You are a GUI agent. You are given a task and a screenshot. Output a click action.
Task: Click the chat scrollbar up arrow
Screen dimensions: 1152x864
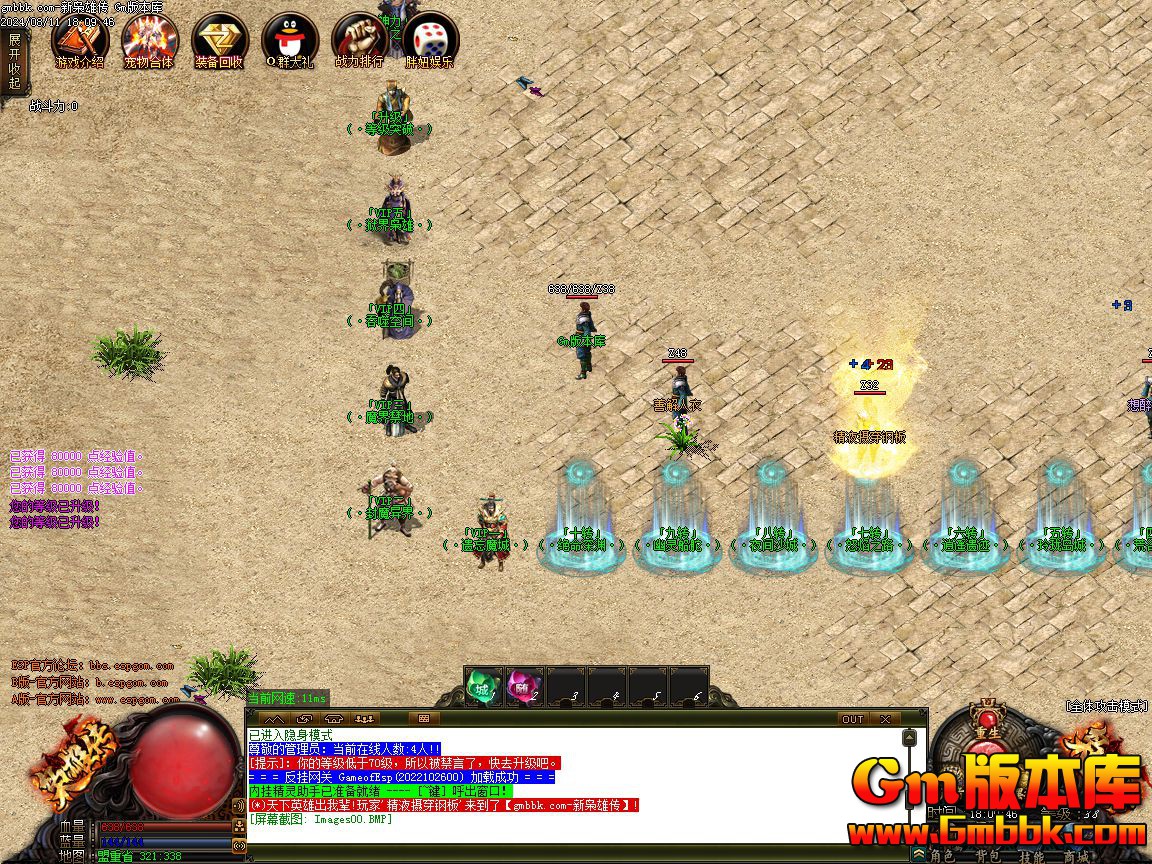click(x=909, y=738)
